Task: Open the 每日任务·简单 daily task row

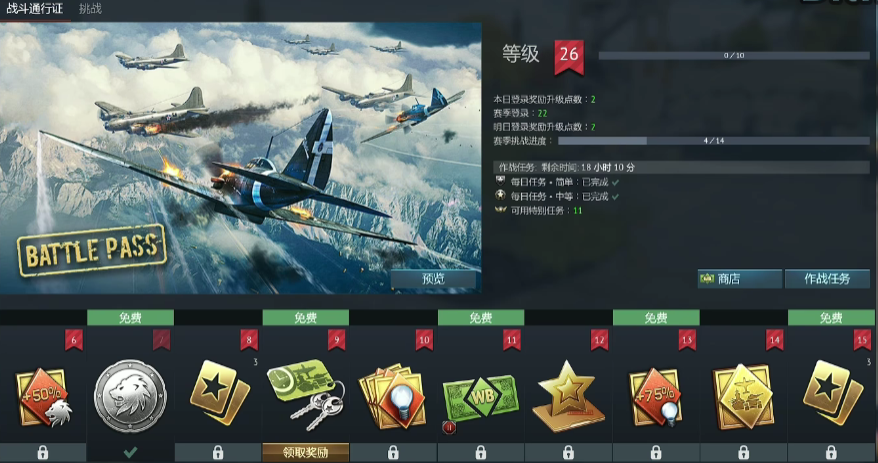Action: point(560,182)
